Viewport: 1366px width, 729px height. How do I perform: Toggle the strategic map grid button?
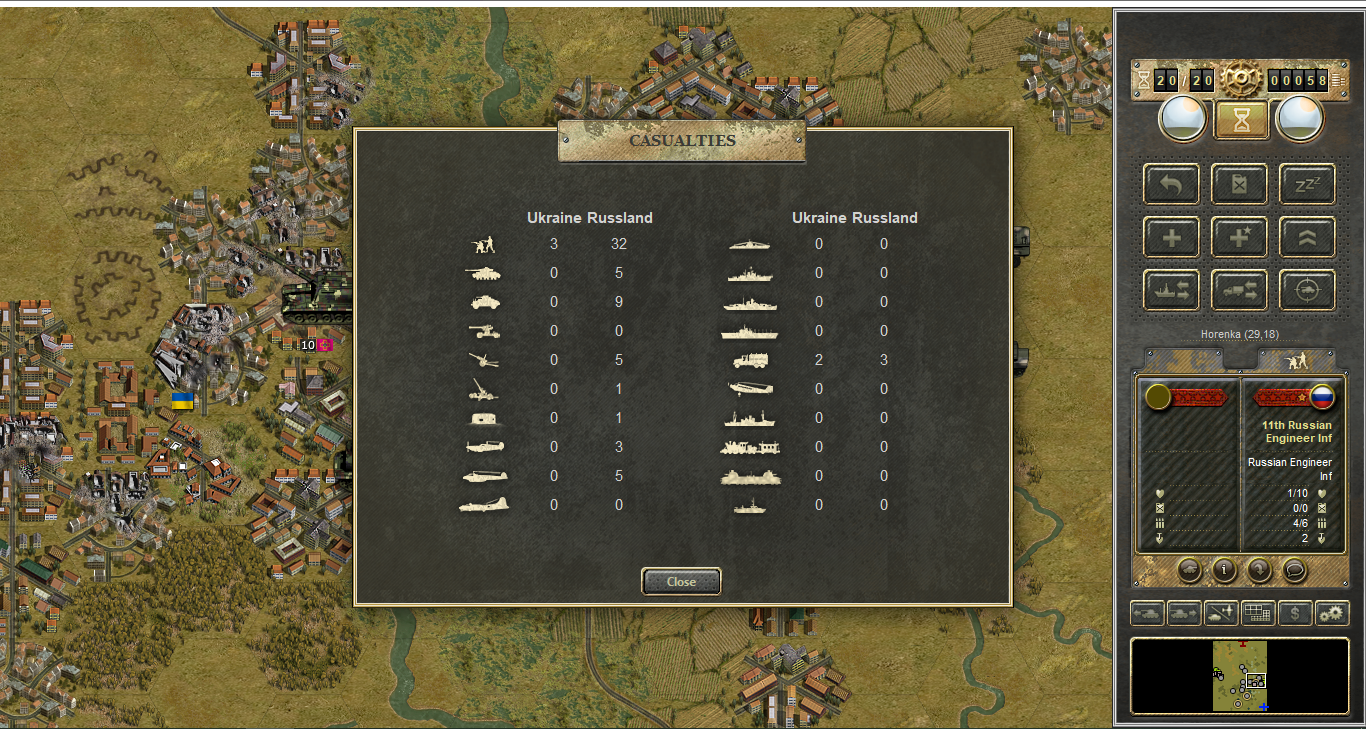pos(1258,613)
